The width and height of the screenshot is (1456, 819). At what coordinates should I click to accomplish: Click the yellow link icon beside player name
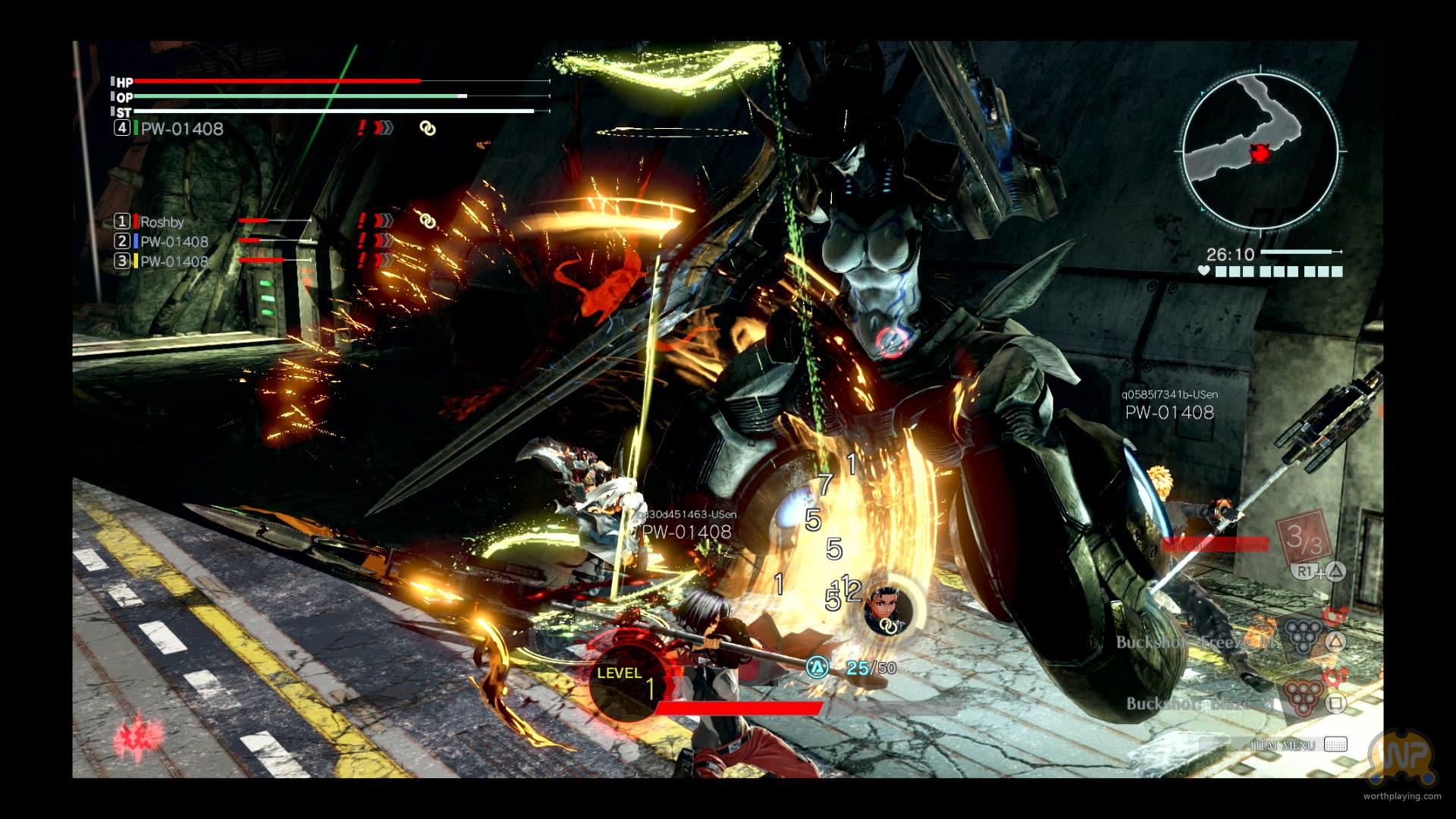coord(428,129)
